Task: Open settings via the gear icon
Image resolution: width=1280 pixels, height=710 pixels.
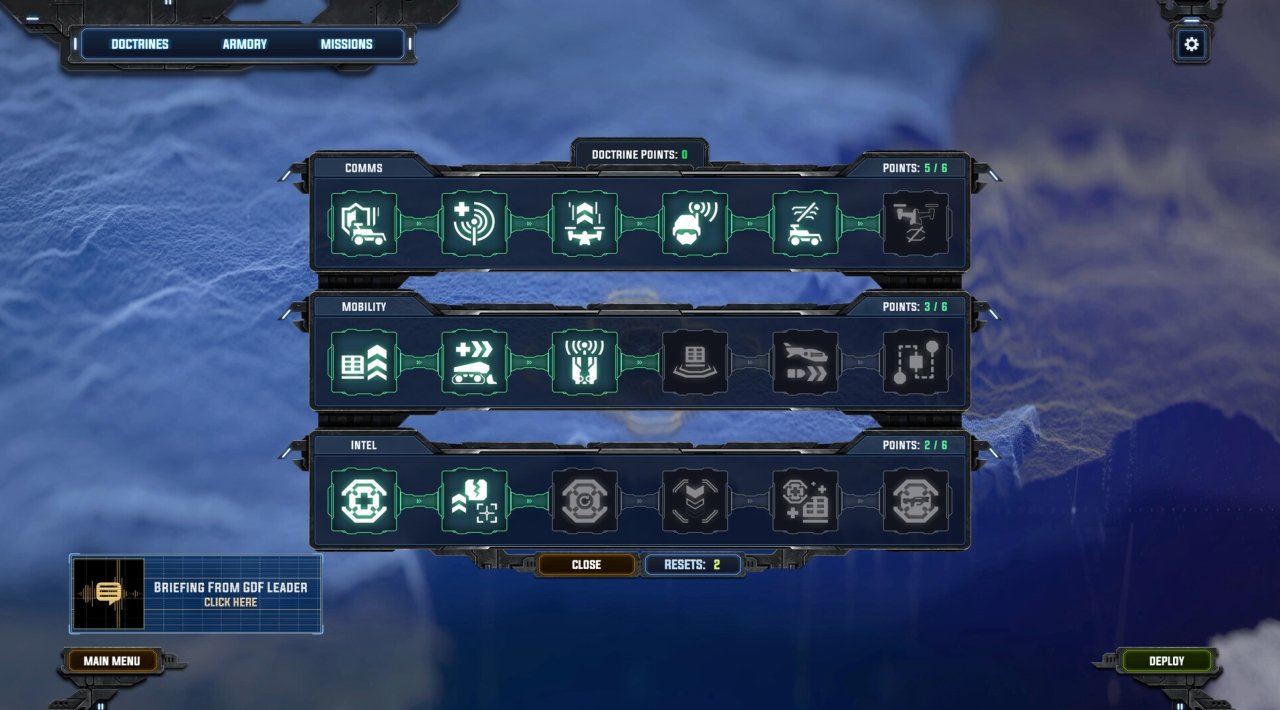Action: point(1191,44)
